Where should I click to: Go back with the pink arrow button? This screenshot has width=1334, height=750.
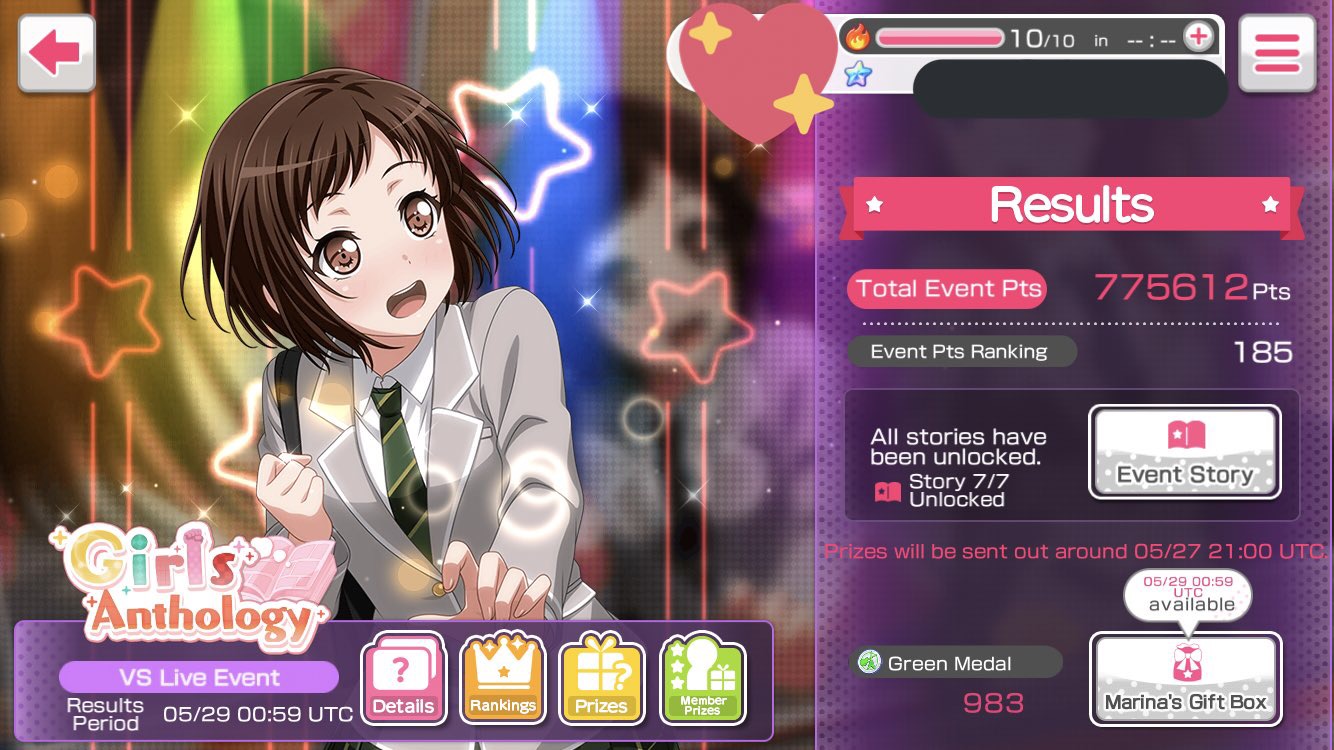[56, 54]
